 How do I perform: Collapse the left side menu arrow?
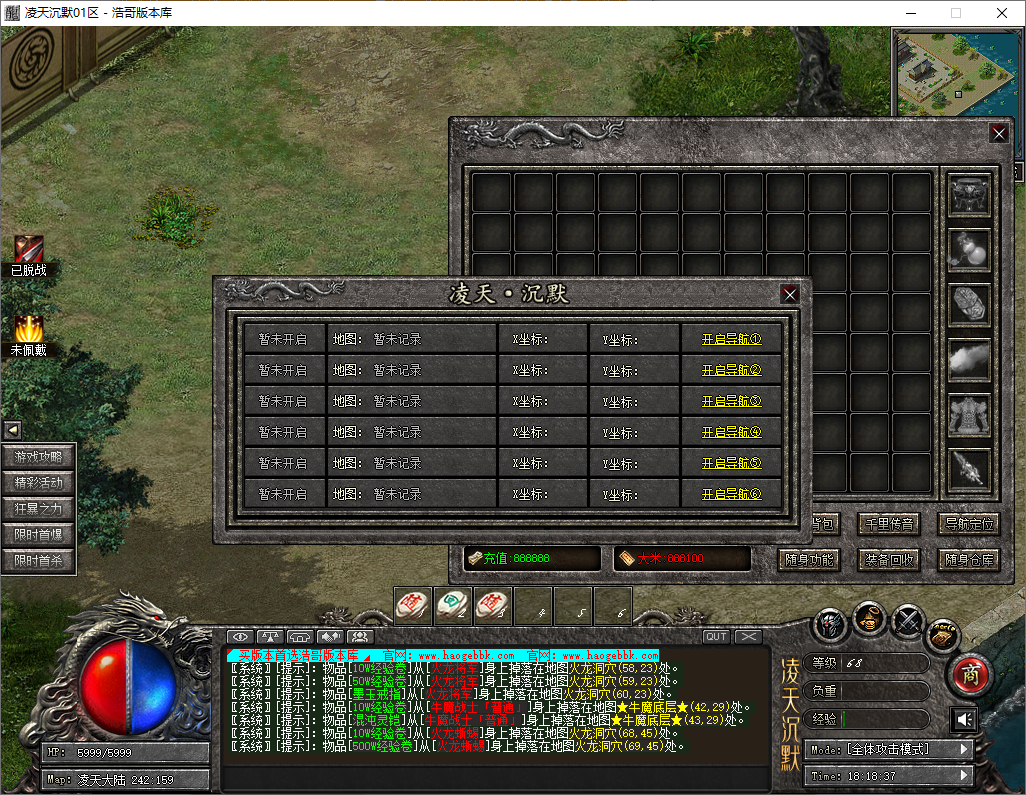point(13,430)
